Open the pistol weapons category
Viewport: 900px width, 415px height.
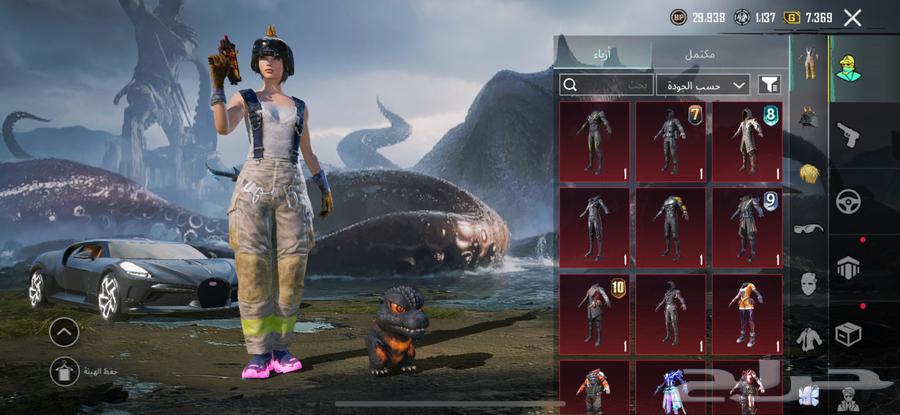click(x=848, y=133)
